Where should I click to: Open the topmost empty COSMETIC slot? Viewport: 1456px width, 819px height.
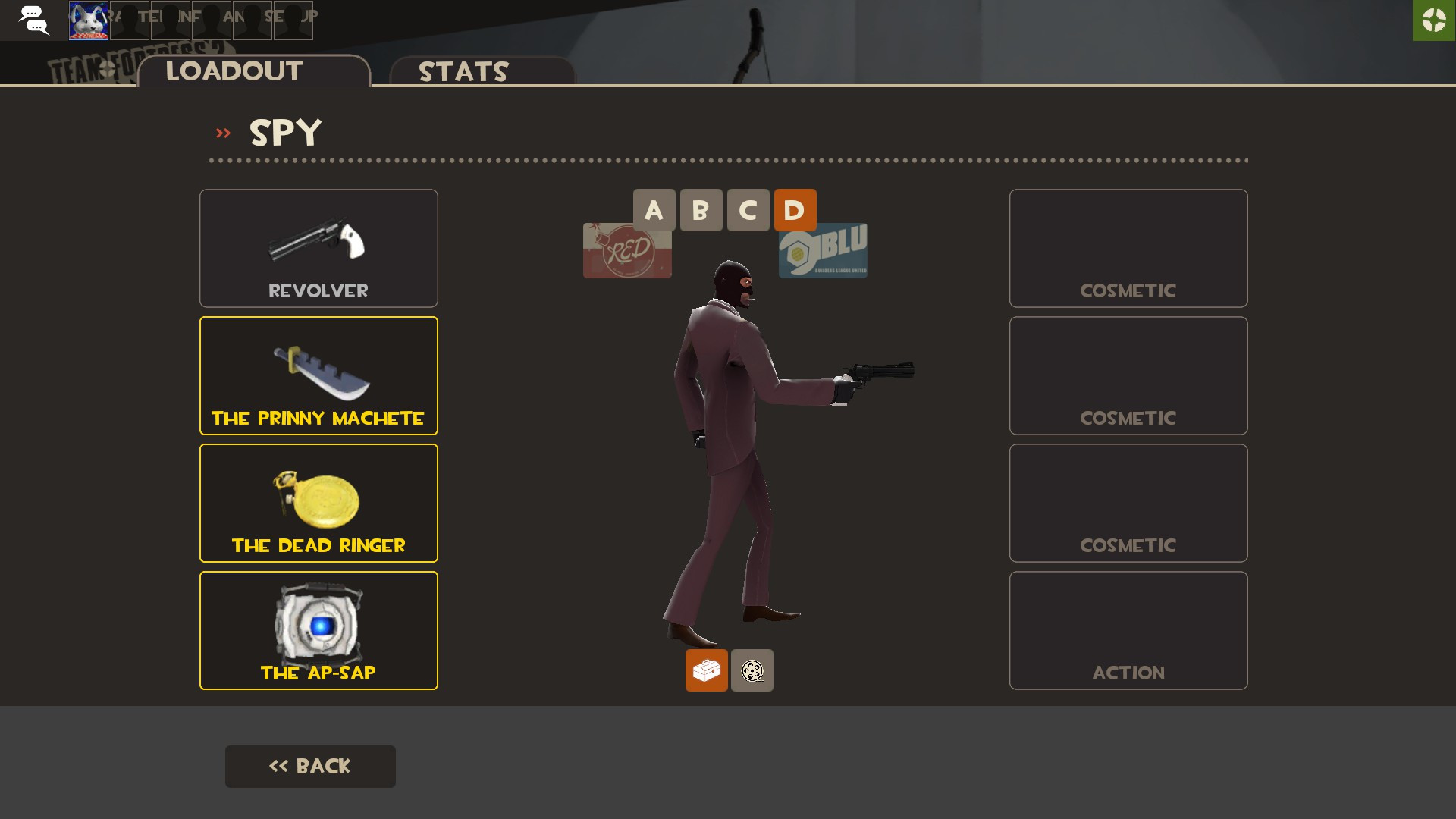tap(1128, 248)
